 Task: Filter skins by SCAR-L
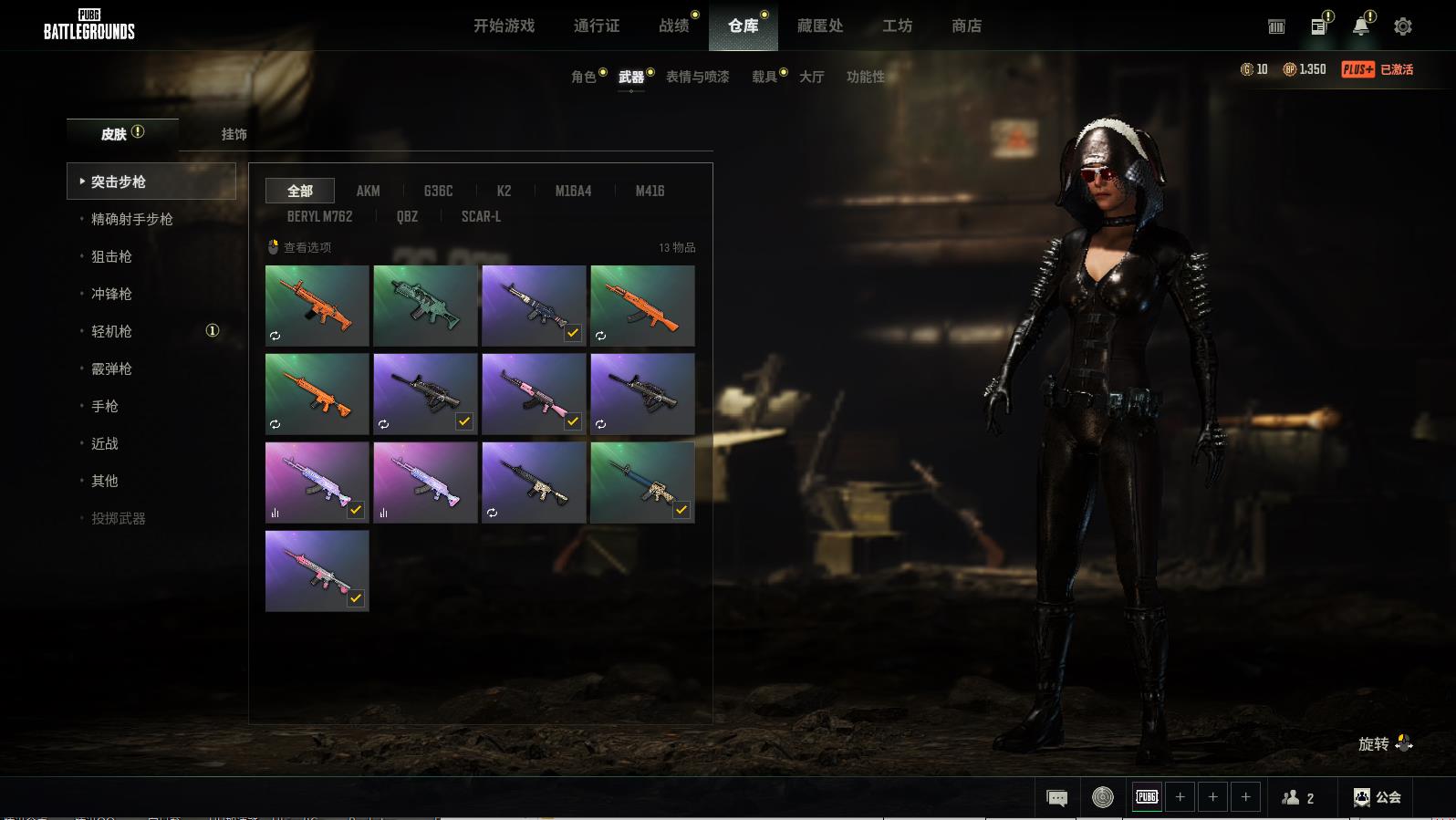click(481, 216)
